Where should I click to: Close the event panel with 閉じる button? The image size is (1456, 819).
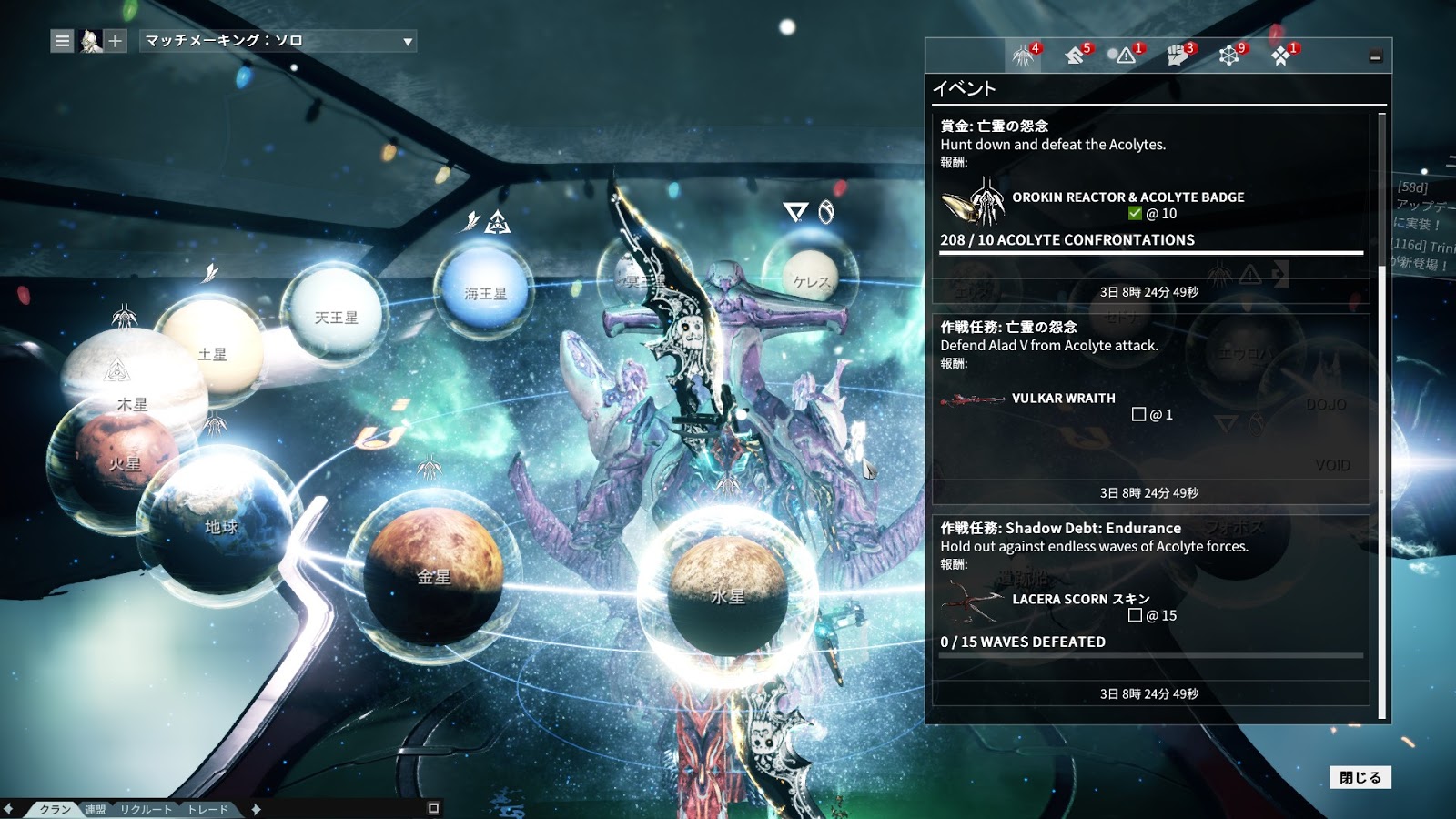[x=1360, y=777]
